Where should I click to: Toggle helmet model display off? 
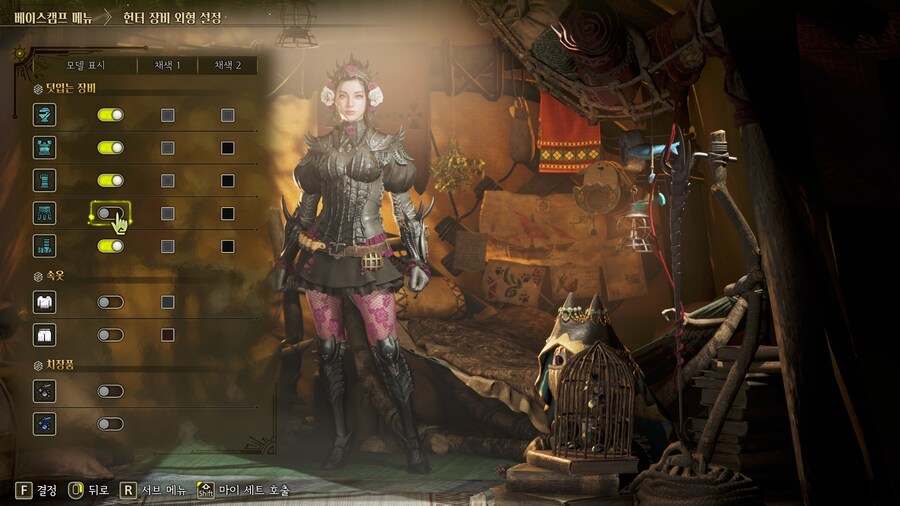click(110, 115)
